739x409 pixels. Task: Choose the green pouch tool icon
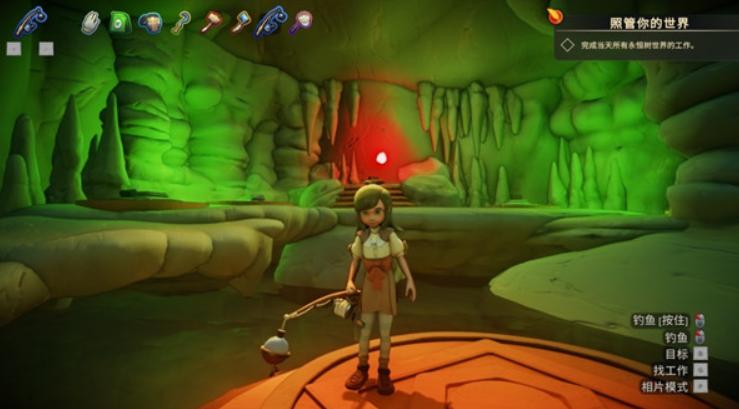coord(121,22)
